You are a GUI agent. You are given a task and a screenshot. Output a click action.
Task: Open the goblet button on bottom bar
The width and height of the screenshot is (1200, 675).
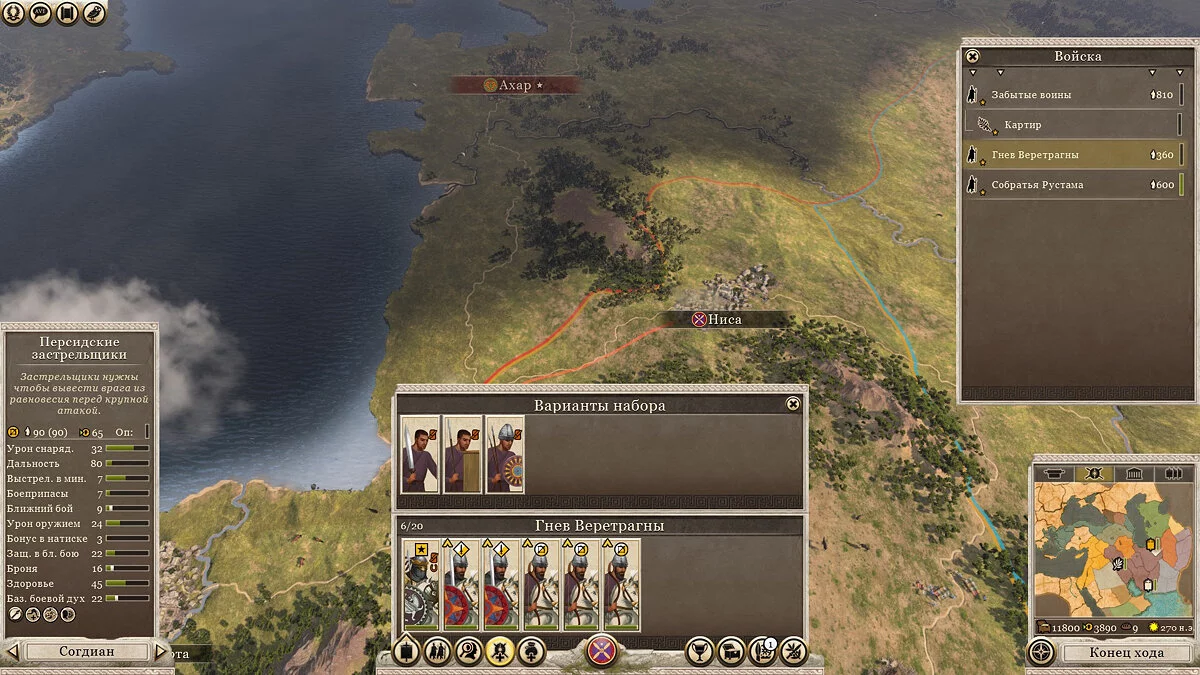point(700,651)
